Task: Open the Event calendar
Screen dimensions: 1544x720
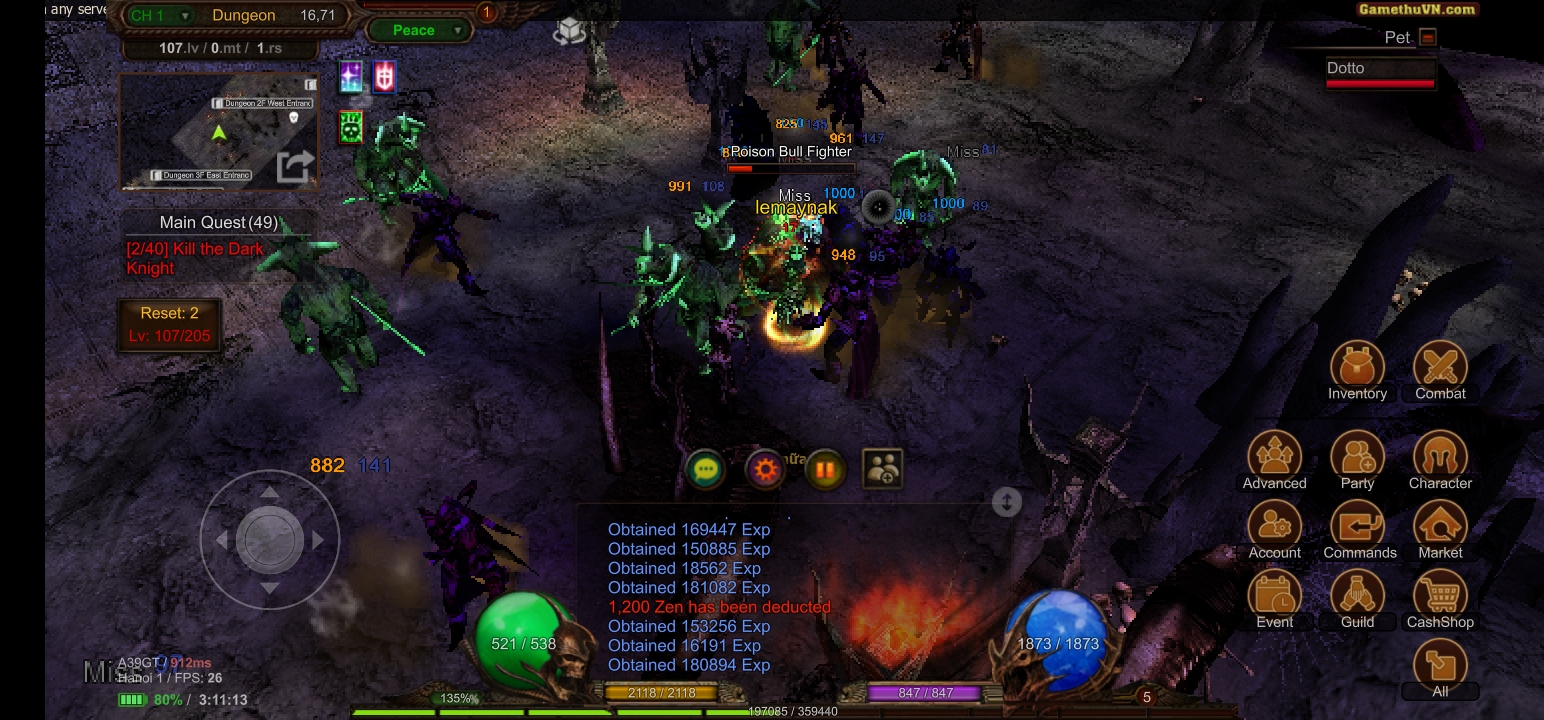Action: [x=1274, y=596]
